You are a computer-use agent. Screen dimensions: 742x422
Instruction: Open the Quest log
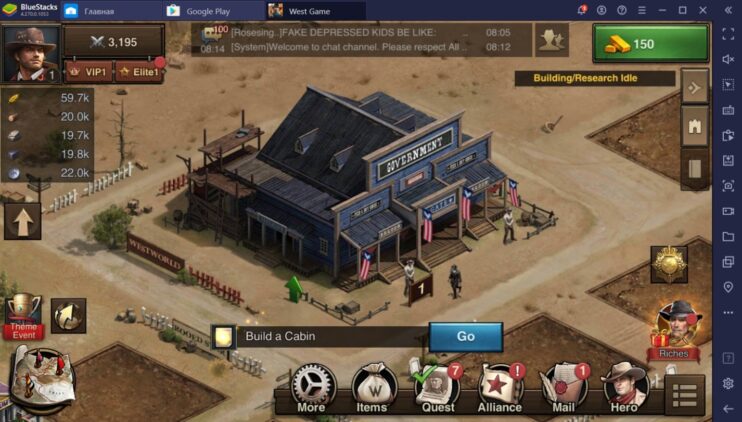[437, 389]
